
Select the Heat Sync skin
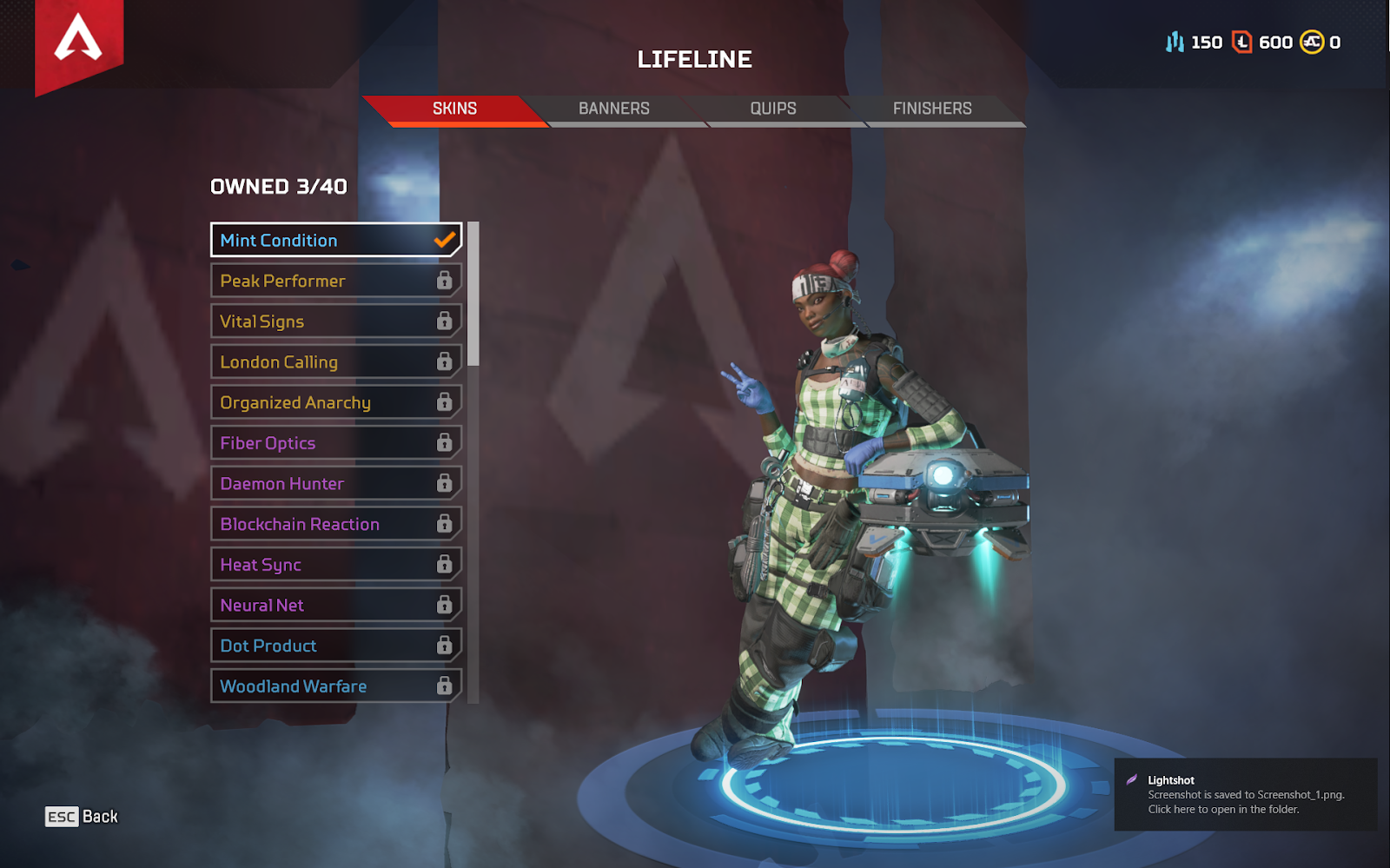tap(335, 565)
